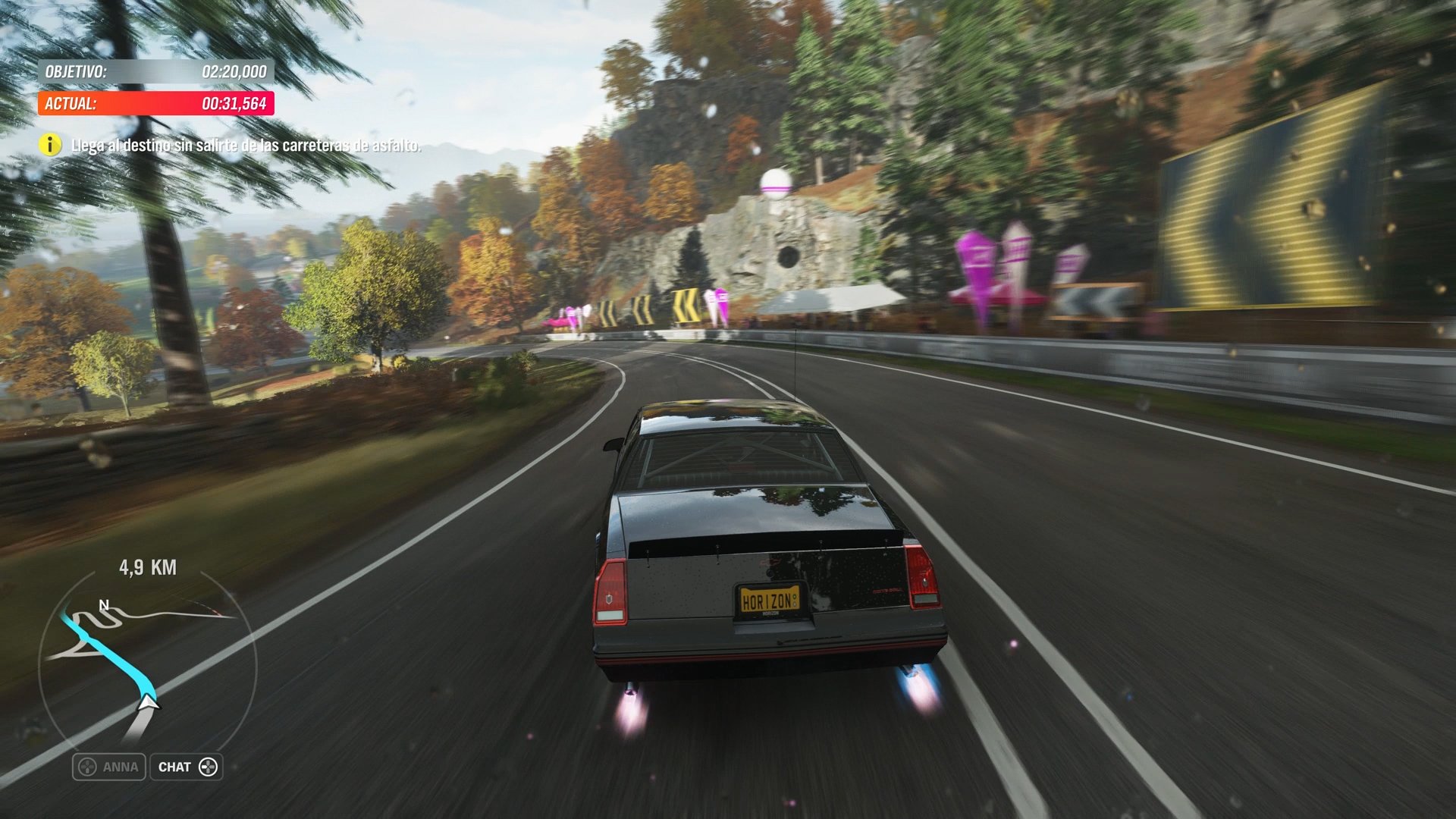Select the N compass marker on the minimap
Image resolution: width=1456 pixels, height=819 pixels.
104,606
